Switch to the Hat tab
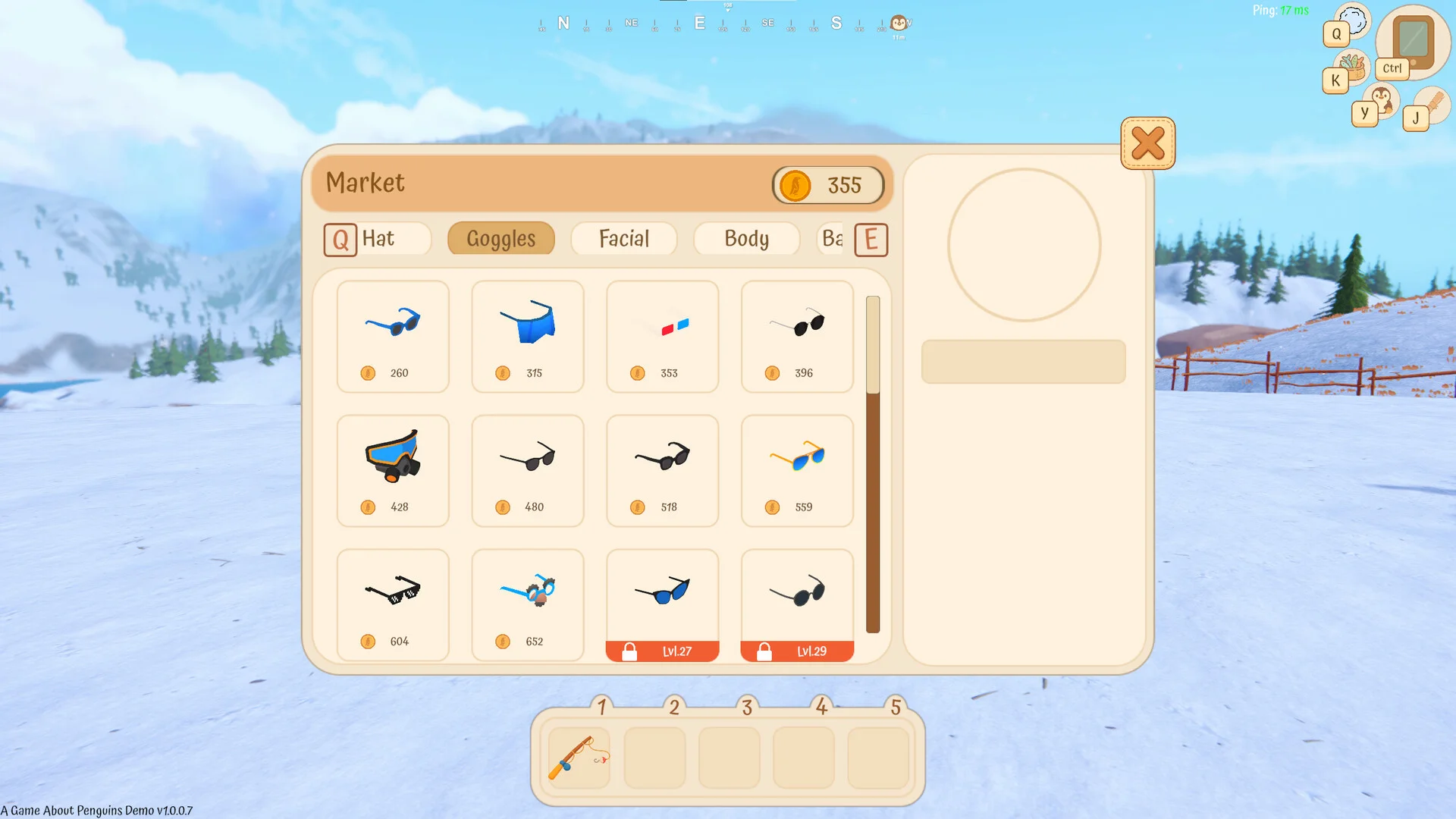The image size is (1456, 819). pos(378,239)
